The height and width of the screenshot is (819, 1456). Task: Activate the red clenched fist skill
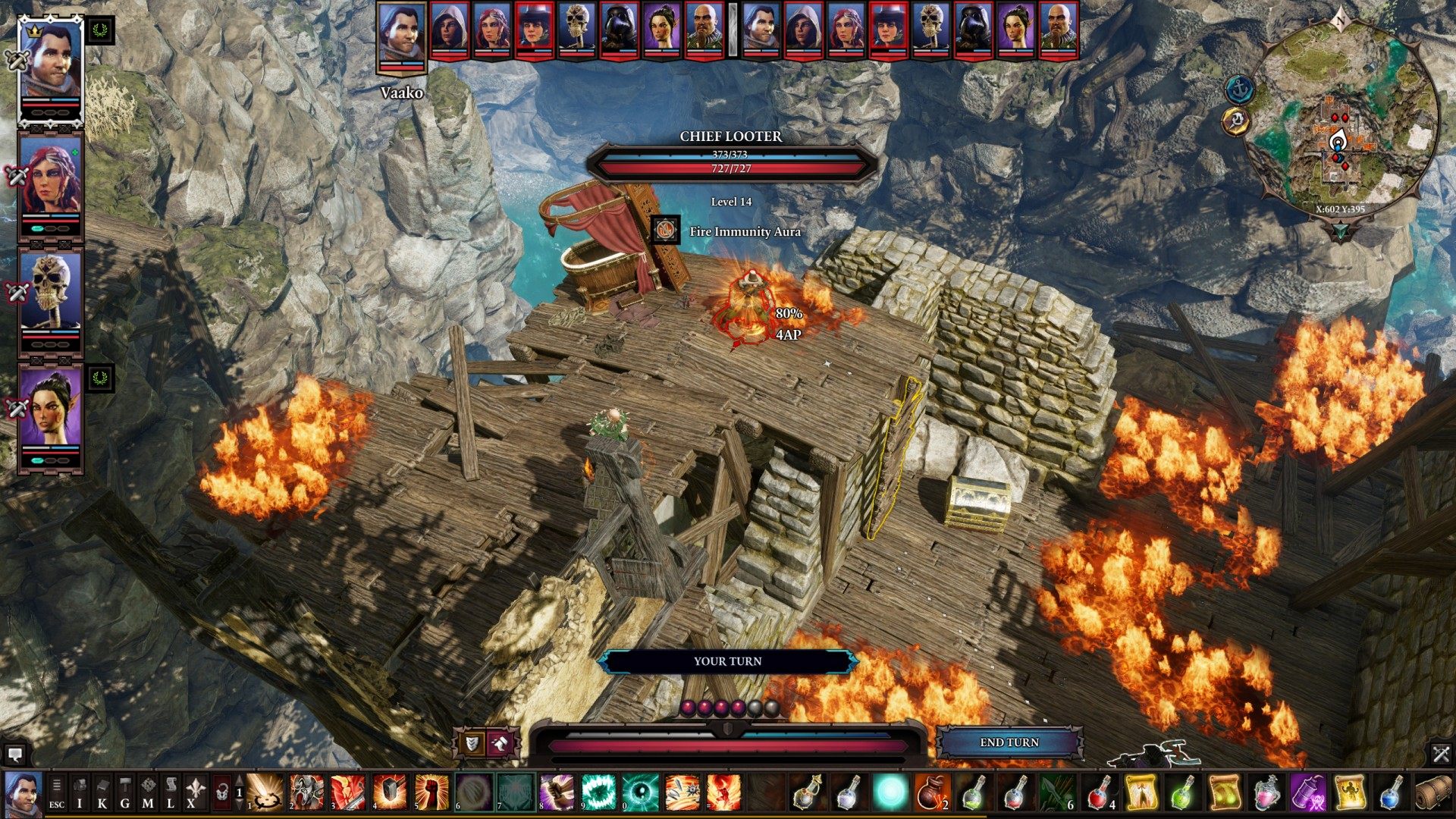point(431,792)
